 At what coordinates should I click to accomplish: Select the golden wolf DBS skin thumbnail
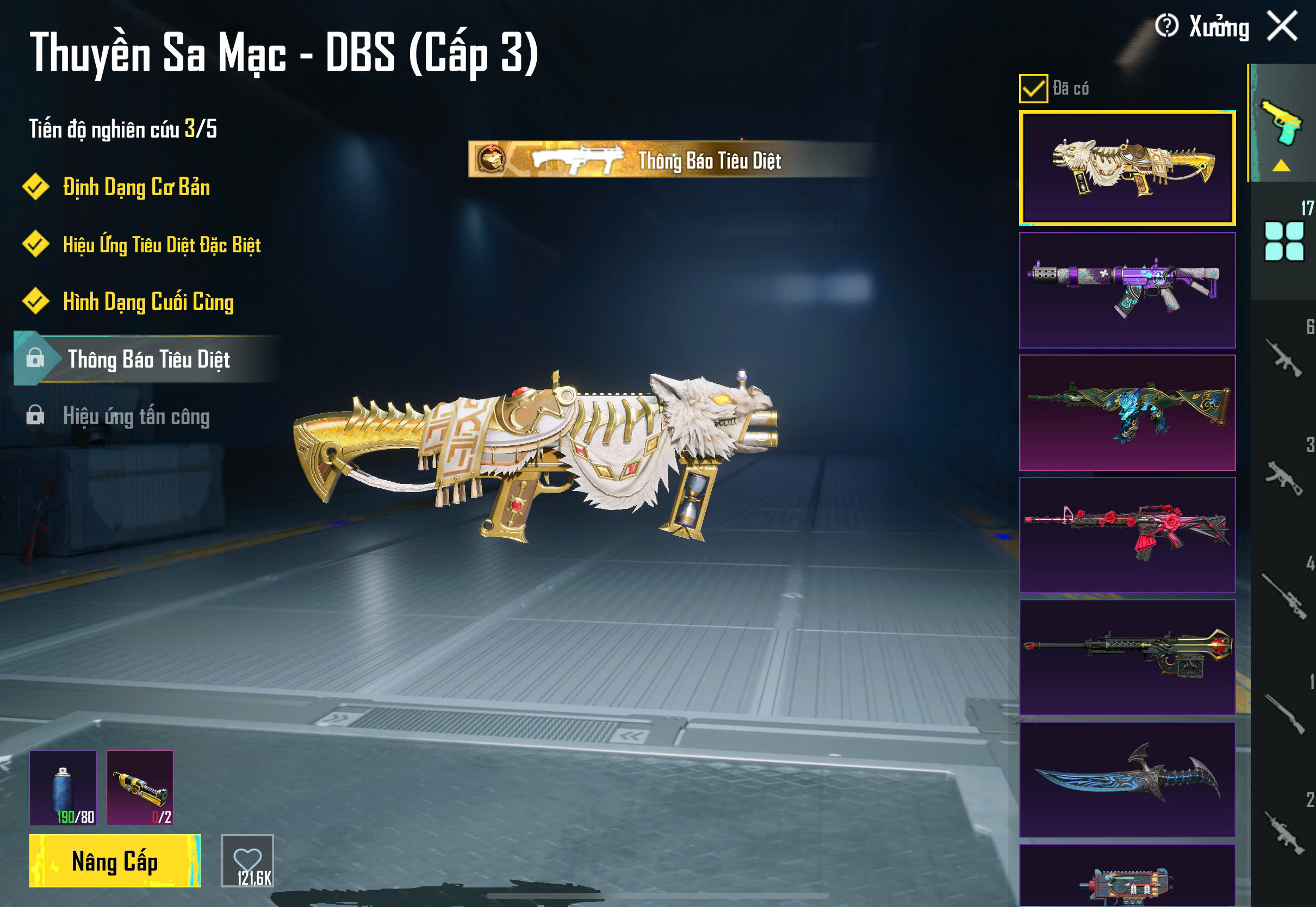coord(1127,168)
